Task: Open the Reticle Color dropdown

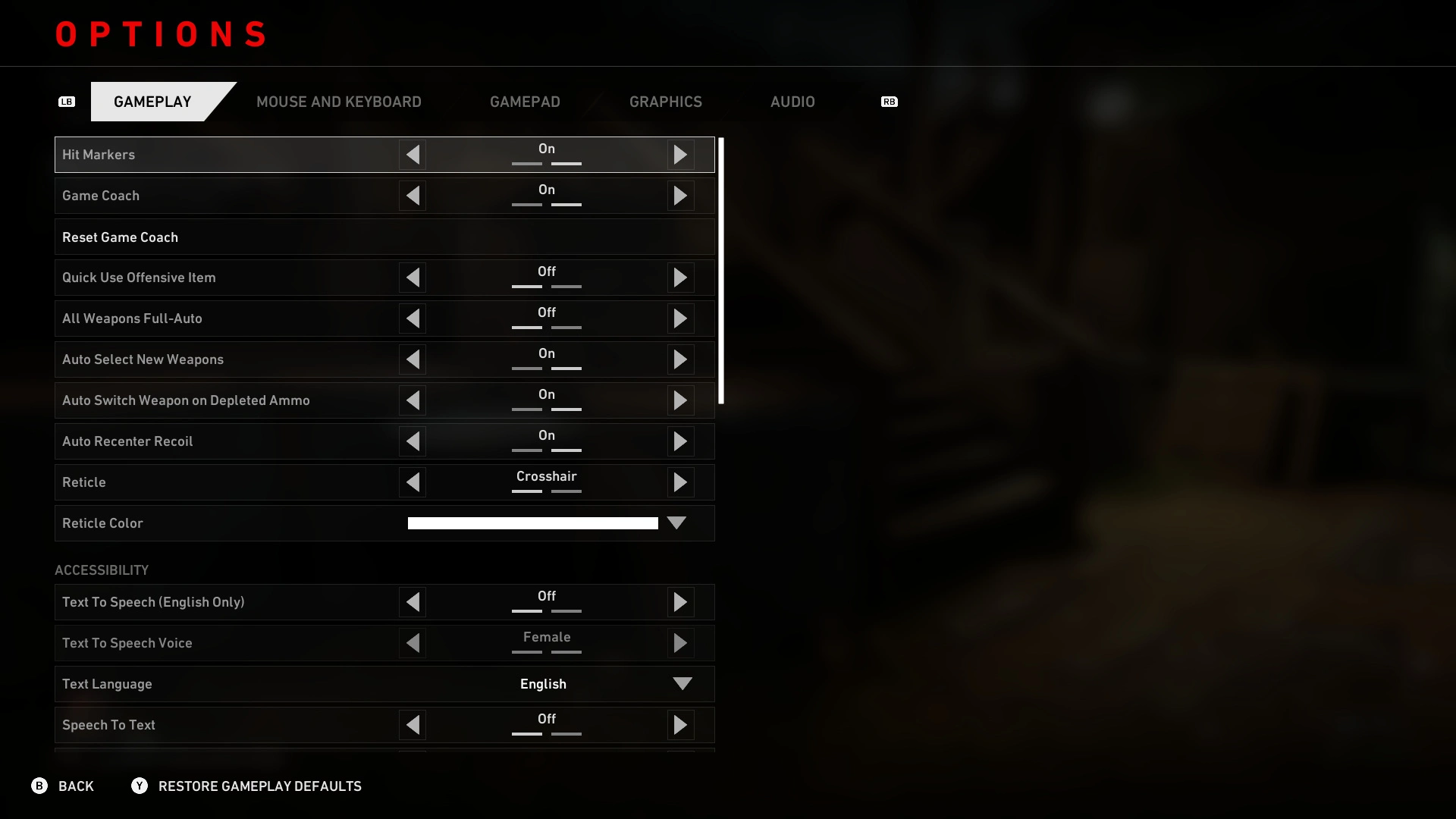Action: click(676, 523)
